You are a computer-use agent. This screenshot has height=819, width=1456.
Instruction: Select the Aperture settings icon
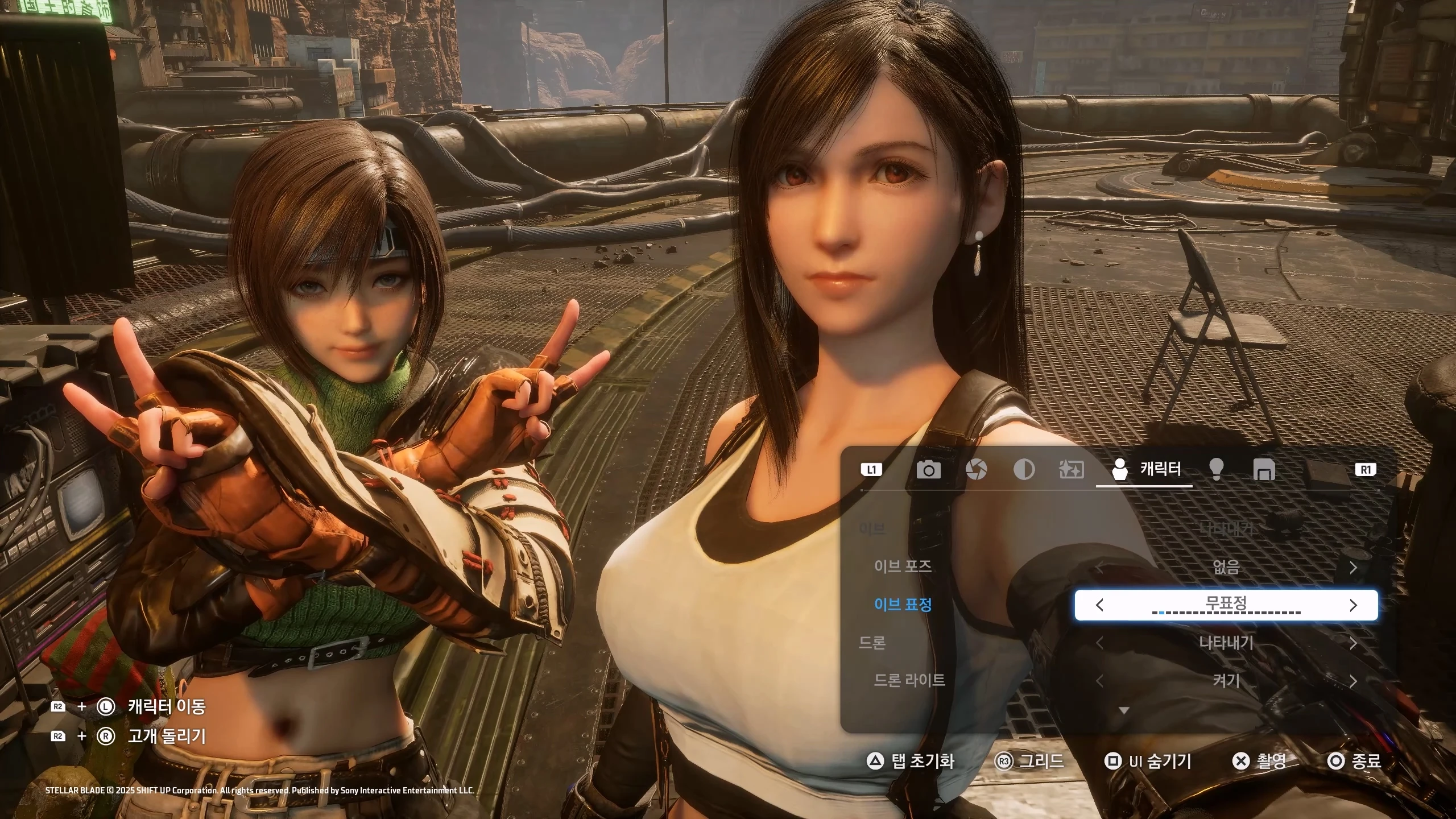click(x=978, y=470)
